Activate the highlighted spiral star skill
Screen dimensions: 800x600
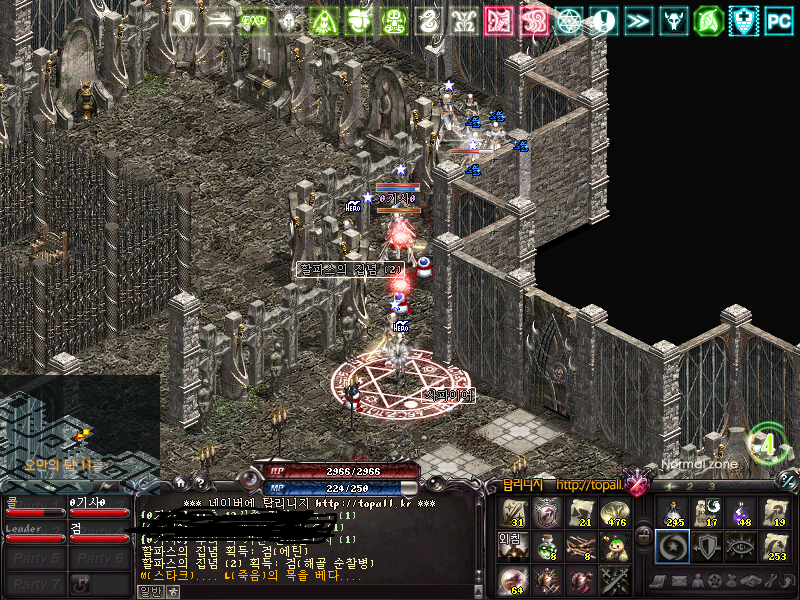point(672,546)
